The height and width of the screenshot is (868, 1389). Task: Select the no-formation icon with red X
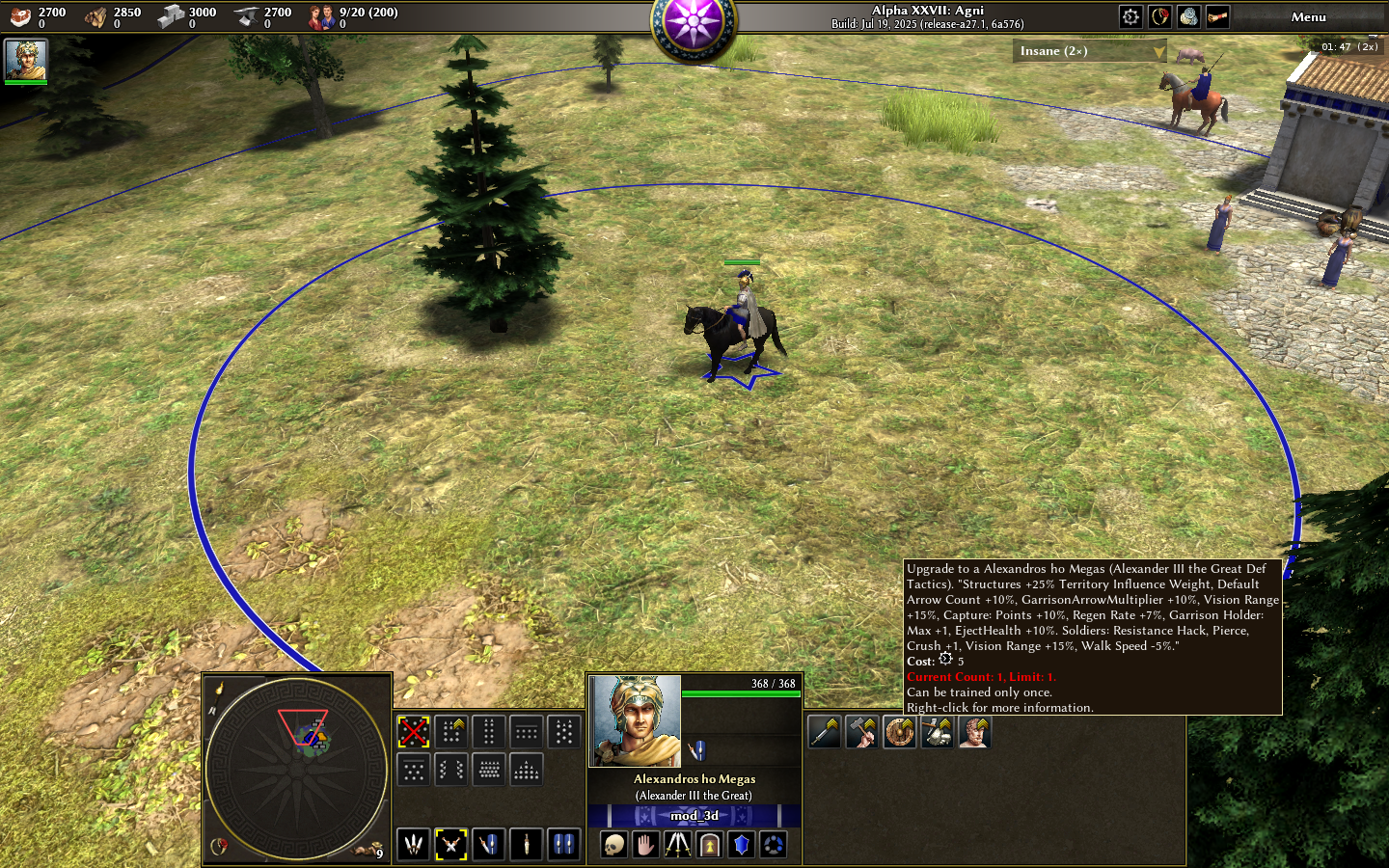pyautogui.click(x=414, y=732)
